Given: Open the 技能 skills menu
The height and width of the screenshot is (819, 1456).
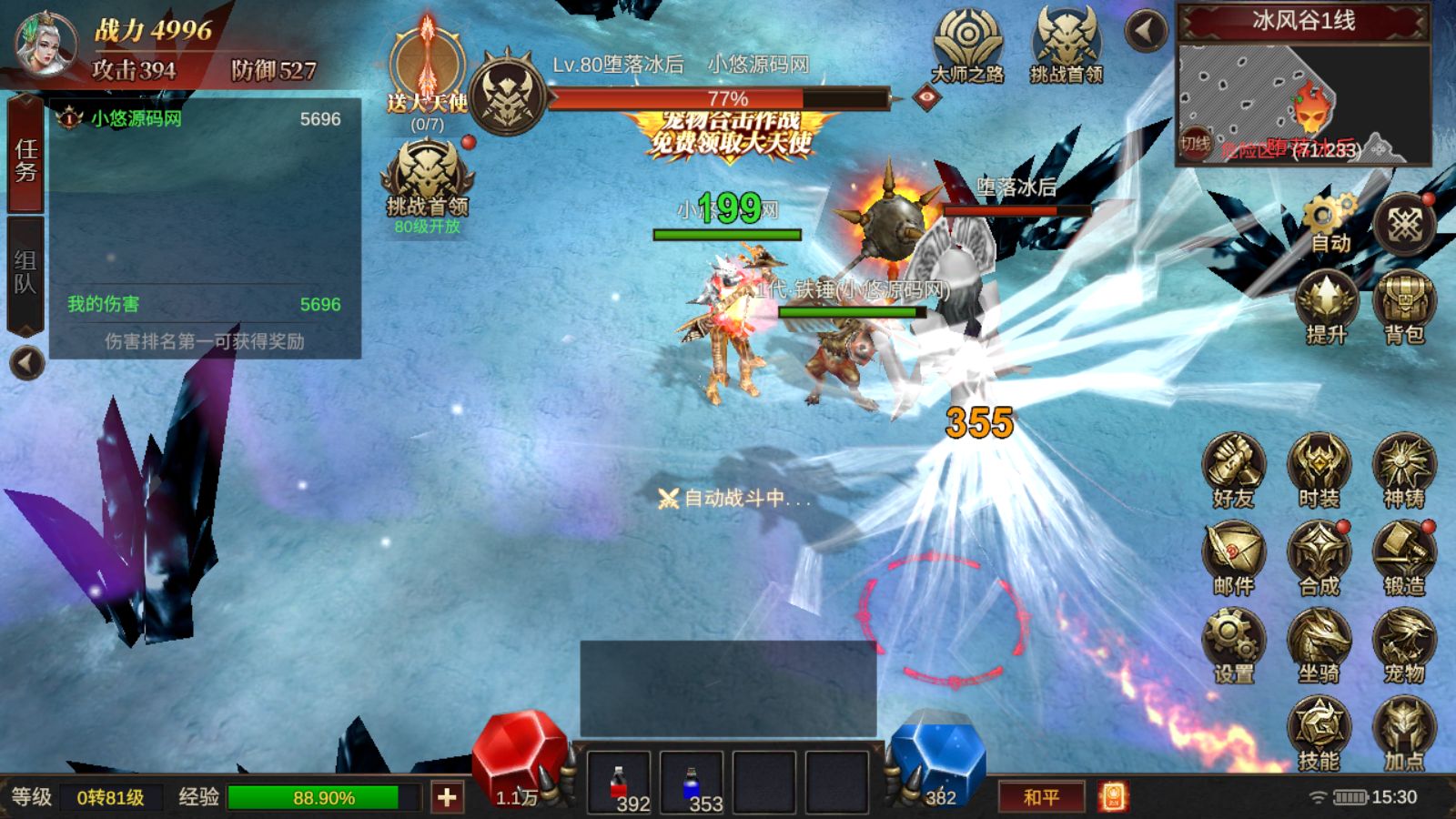Looking at the screenshot, I should click(x=1319, y=733).
